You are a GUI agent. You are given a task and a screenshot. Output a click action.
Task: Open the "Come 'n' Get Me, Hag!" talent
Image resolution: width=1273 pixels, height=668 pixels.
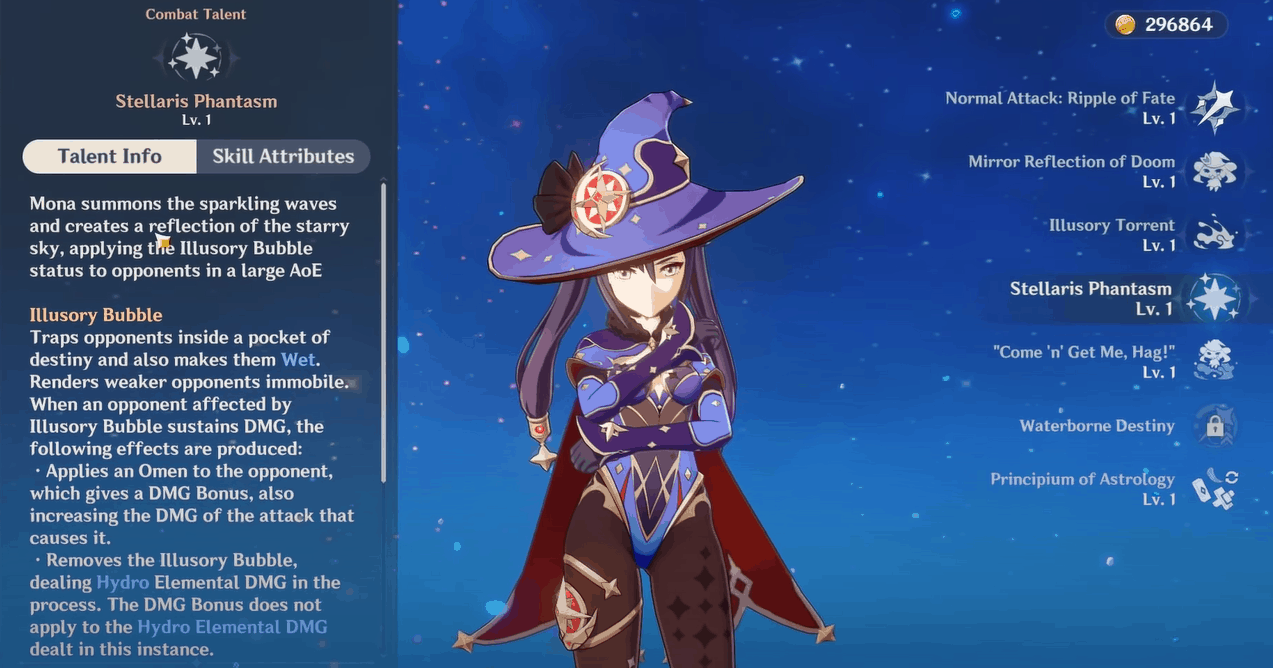pyautogui.click(x=1215, y=361)
